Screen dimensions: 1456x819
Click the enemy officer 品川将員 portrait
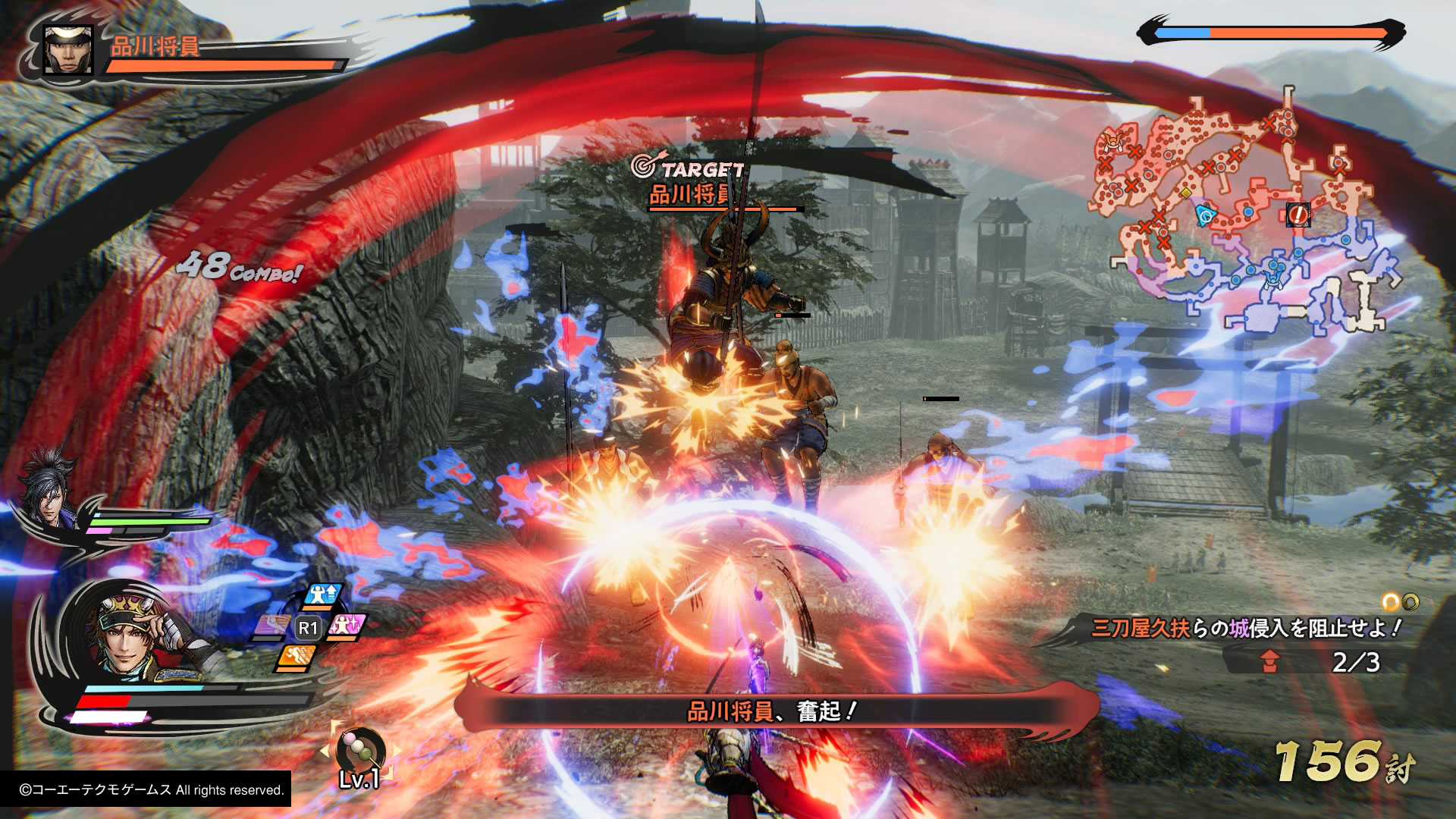tap(67, 50)
